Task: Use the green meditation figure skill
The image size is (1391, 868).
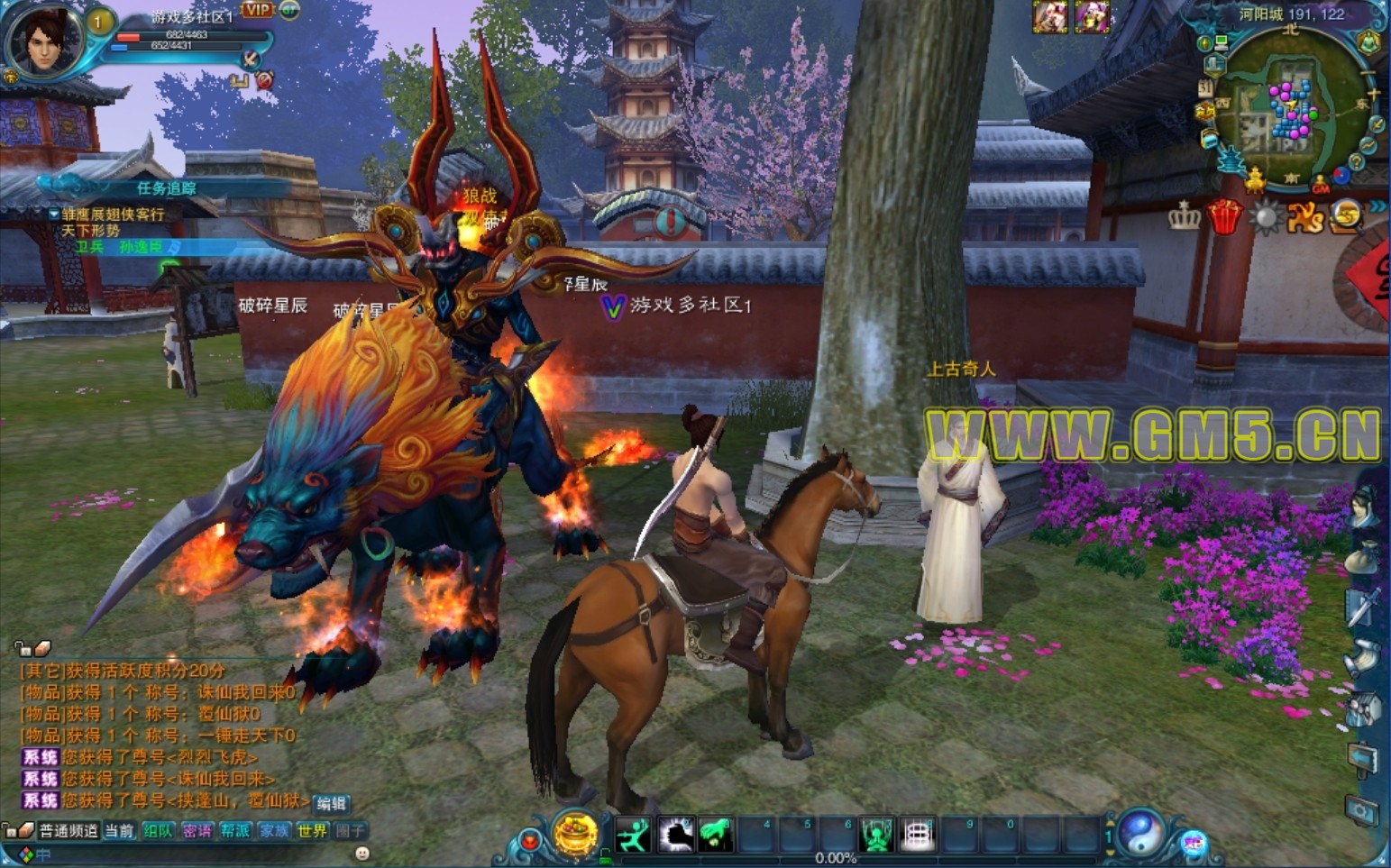Action: [876, 836]
